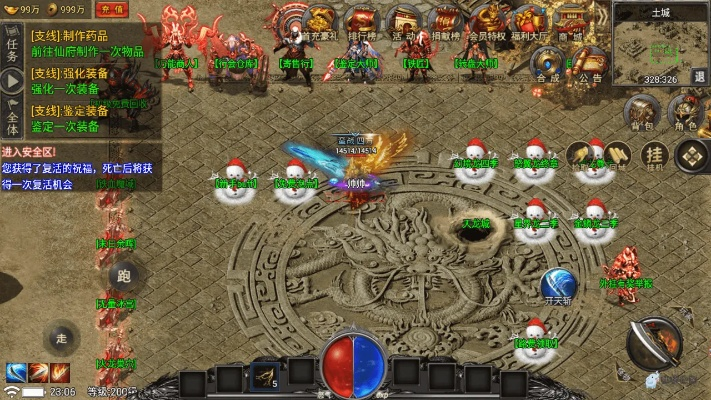Activate the 开天斩 skill
711x400 pixels.
558,286
